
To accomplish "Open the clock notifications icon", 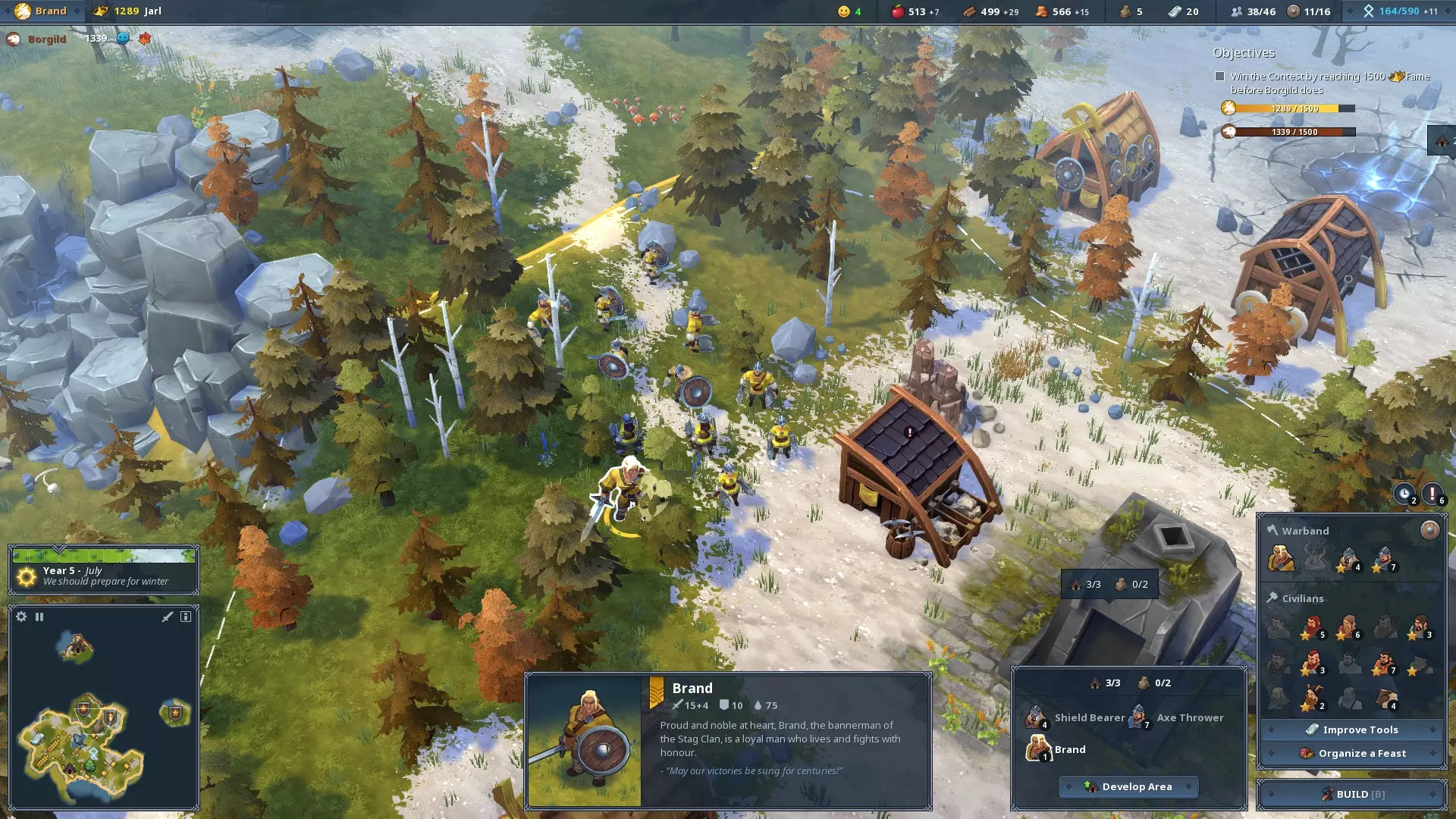I will coord(1404,494).
